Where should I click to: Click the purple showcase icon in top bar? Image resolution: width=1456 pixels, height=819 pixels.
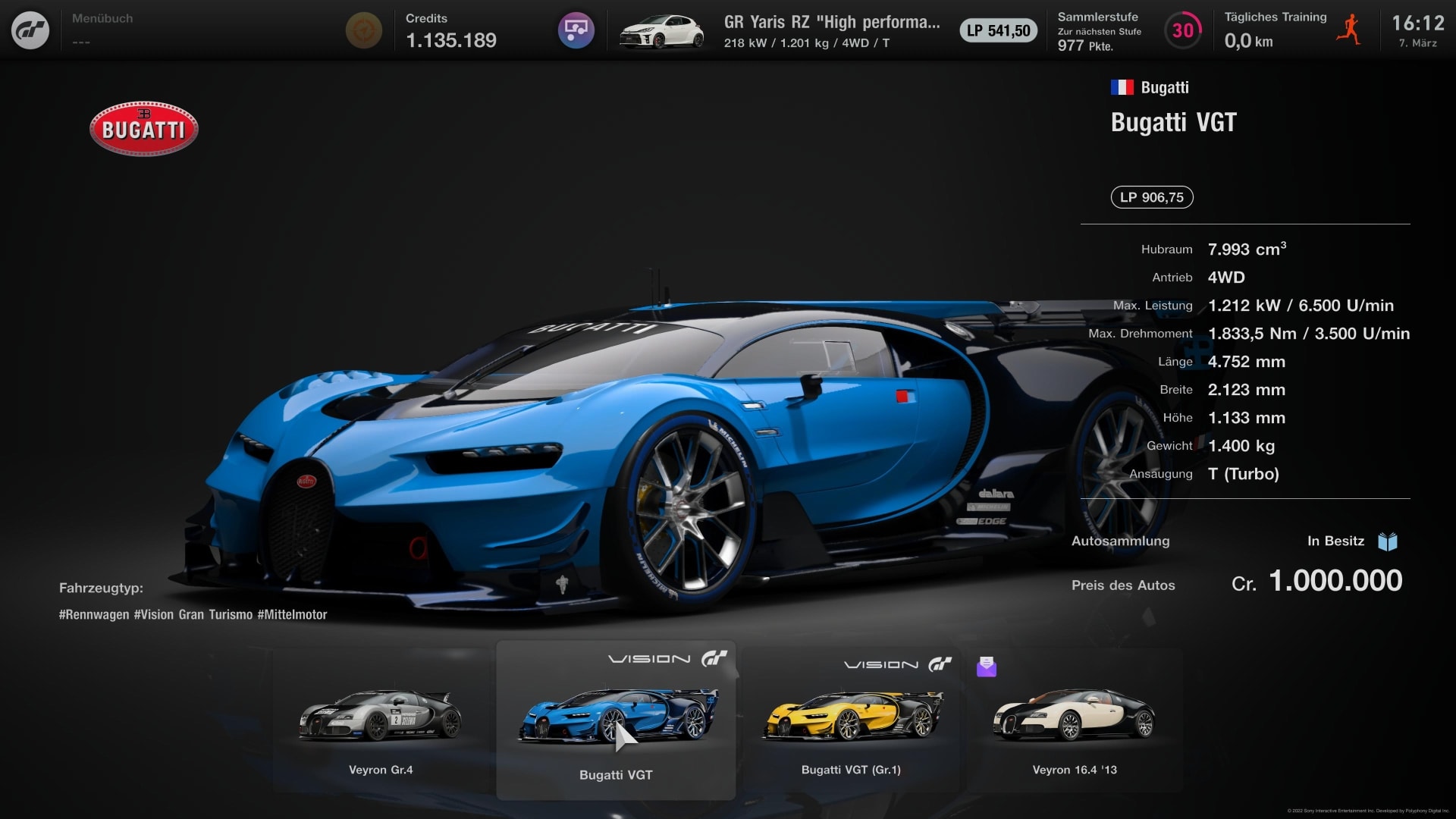[x=576, y=30]
